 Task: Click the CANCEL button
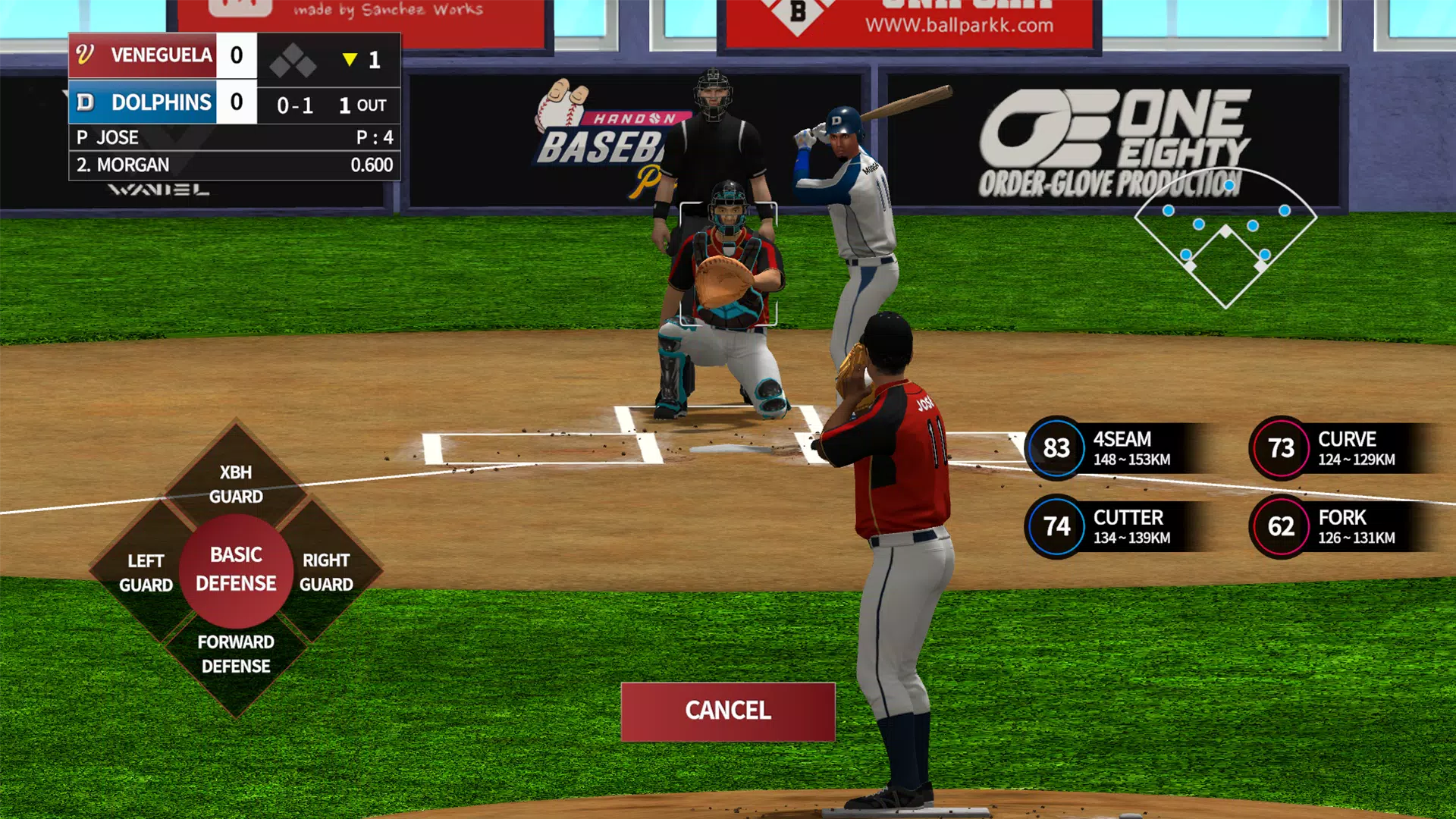727,711
